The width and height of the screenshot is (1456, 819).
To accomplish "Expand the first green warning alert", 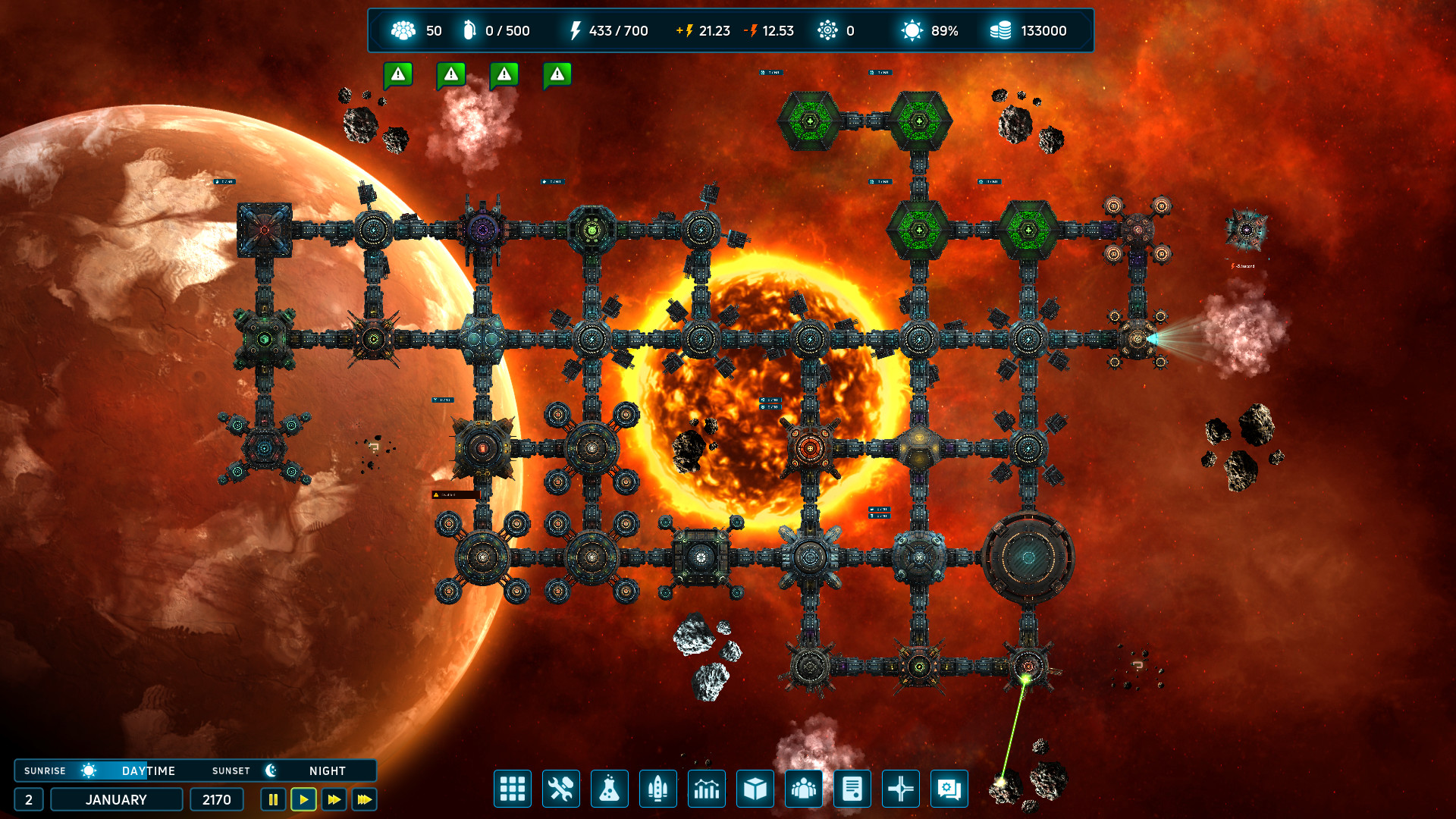I will [x=398, y=74].
